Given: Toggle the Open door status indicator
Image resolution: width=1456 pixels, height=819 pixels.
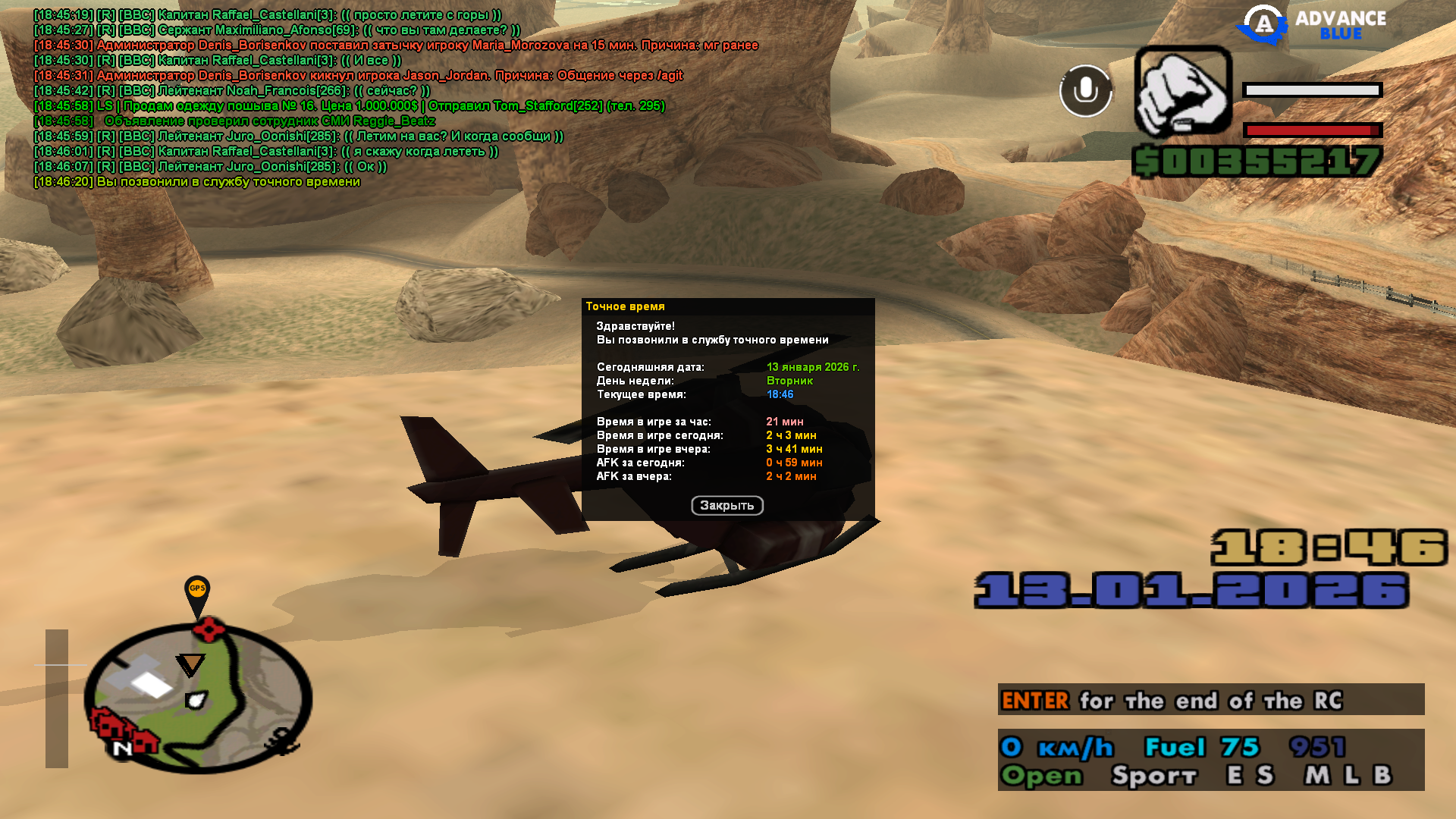Looking at the screenshot, I should click(1042, 776).
